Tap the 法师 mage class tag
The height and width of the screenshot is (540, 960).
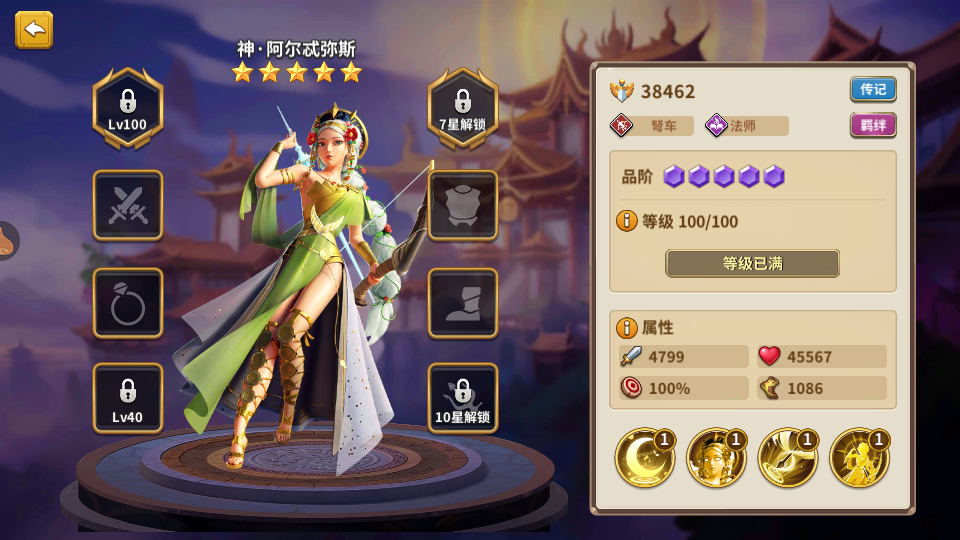point(746,126)
